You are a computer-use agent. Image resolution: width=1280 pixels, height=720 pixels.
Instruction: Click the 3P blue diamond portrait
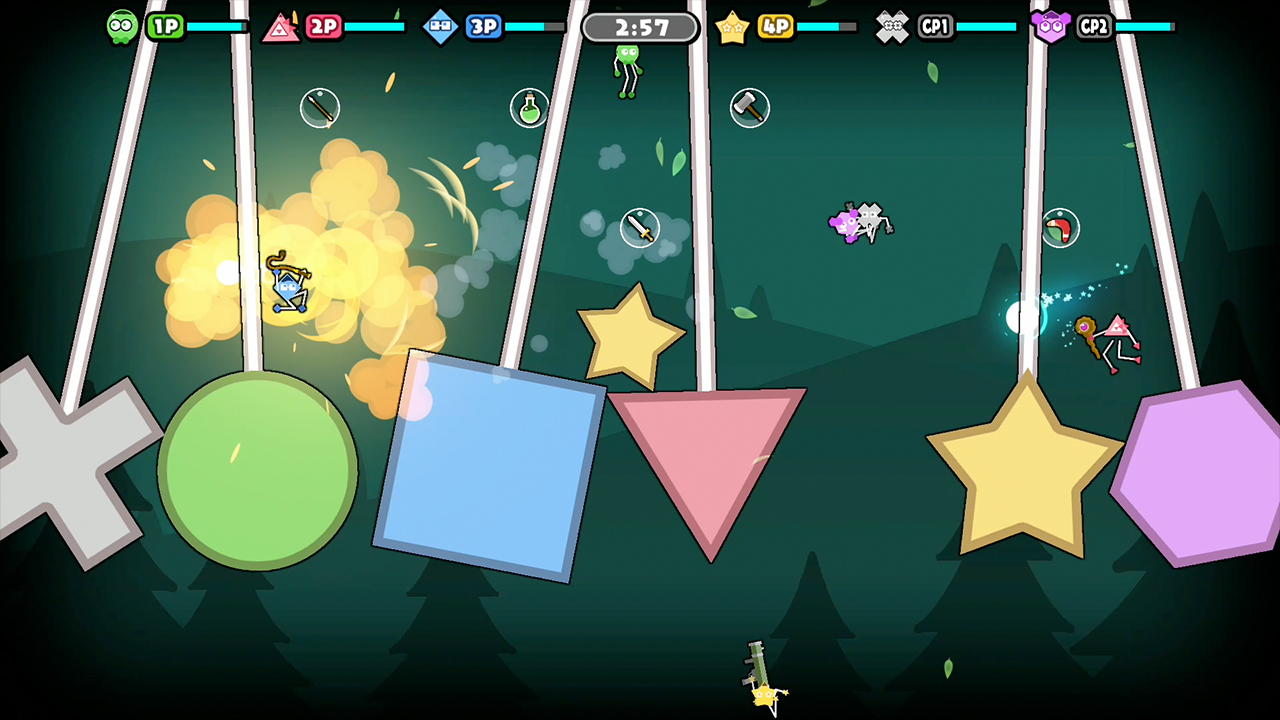440,26
